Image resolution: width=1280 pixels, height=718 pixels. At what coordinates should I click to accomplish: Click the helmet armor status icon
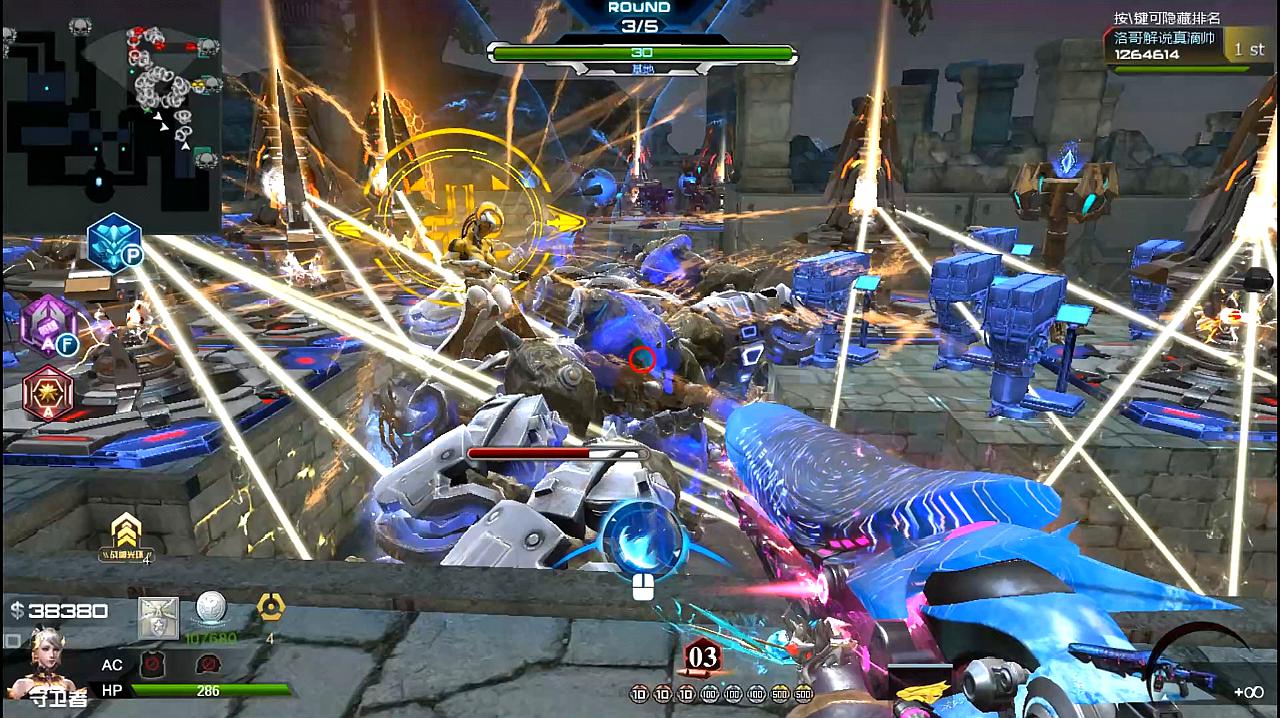pos(208,663)
